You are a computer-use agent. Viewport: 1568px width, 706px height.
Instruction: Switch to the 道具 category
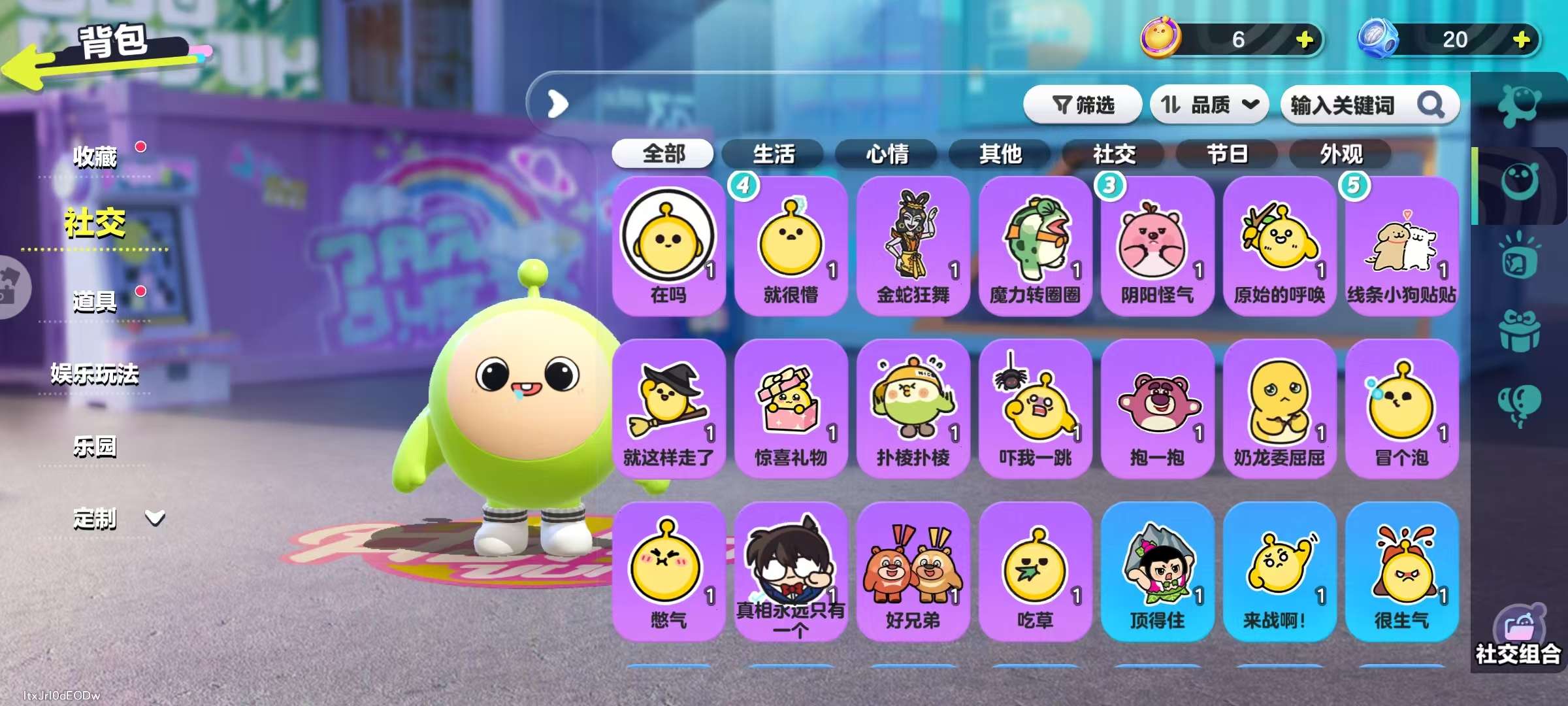pyautogui.click(x=97, y=301)
